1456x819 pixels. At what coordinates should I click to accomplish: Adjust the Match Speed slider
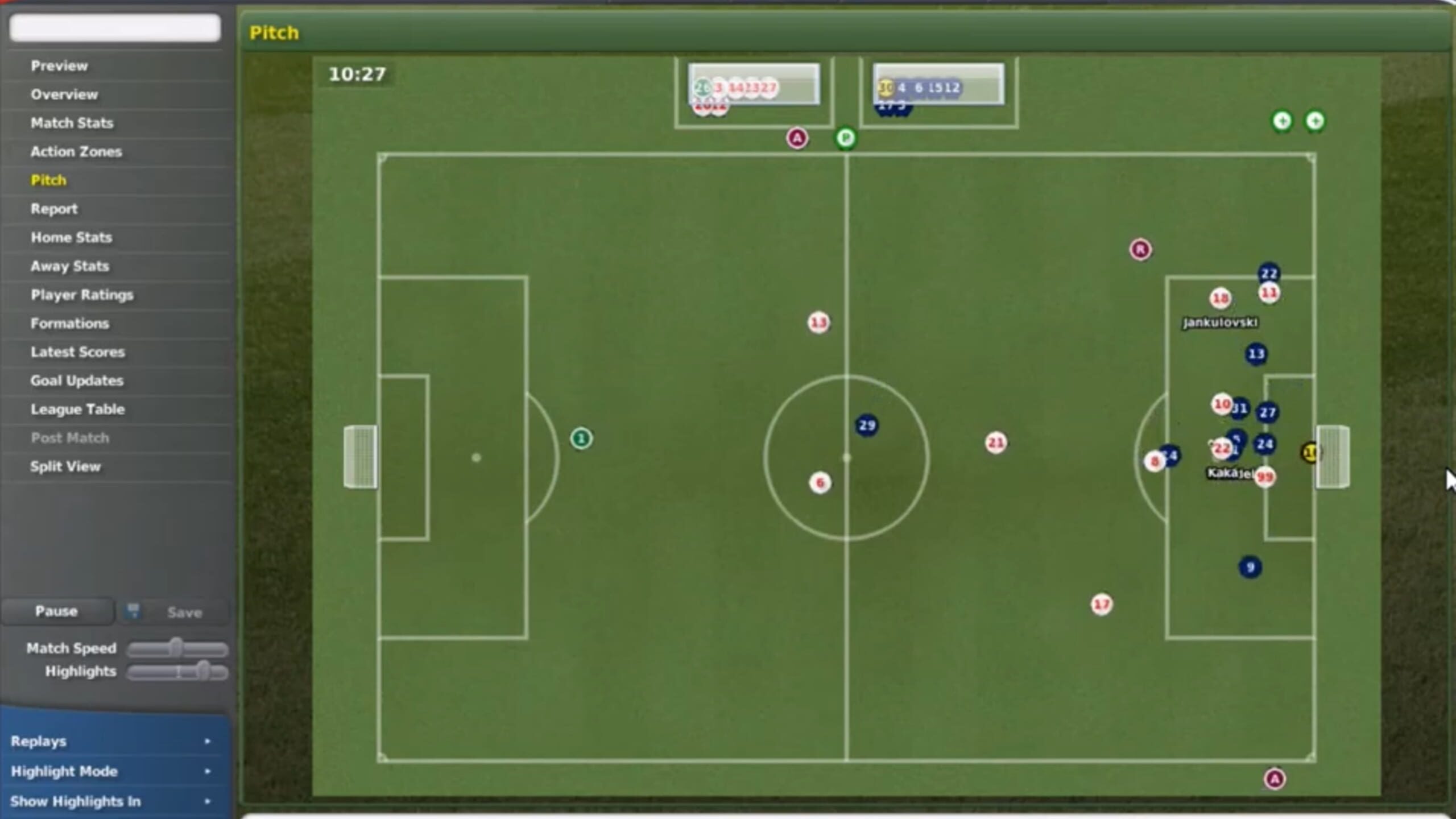(177, 647)
